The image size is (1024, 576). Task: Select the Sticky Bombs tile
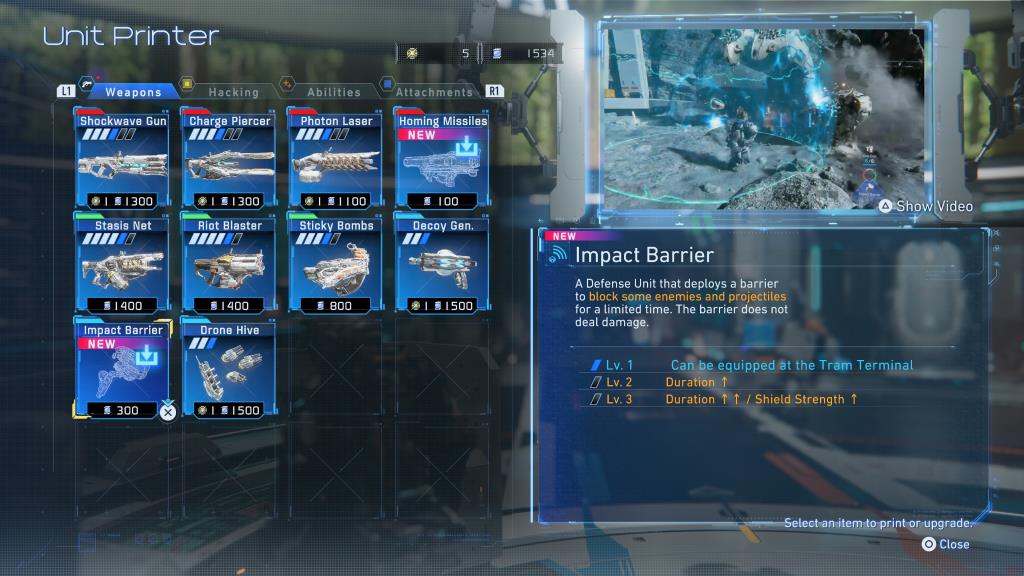point(336,264)
